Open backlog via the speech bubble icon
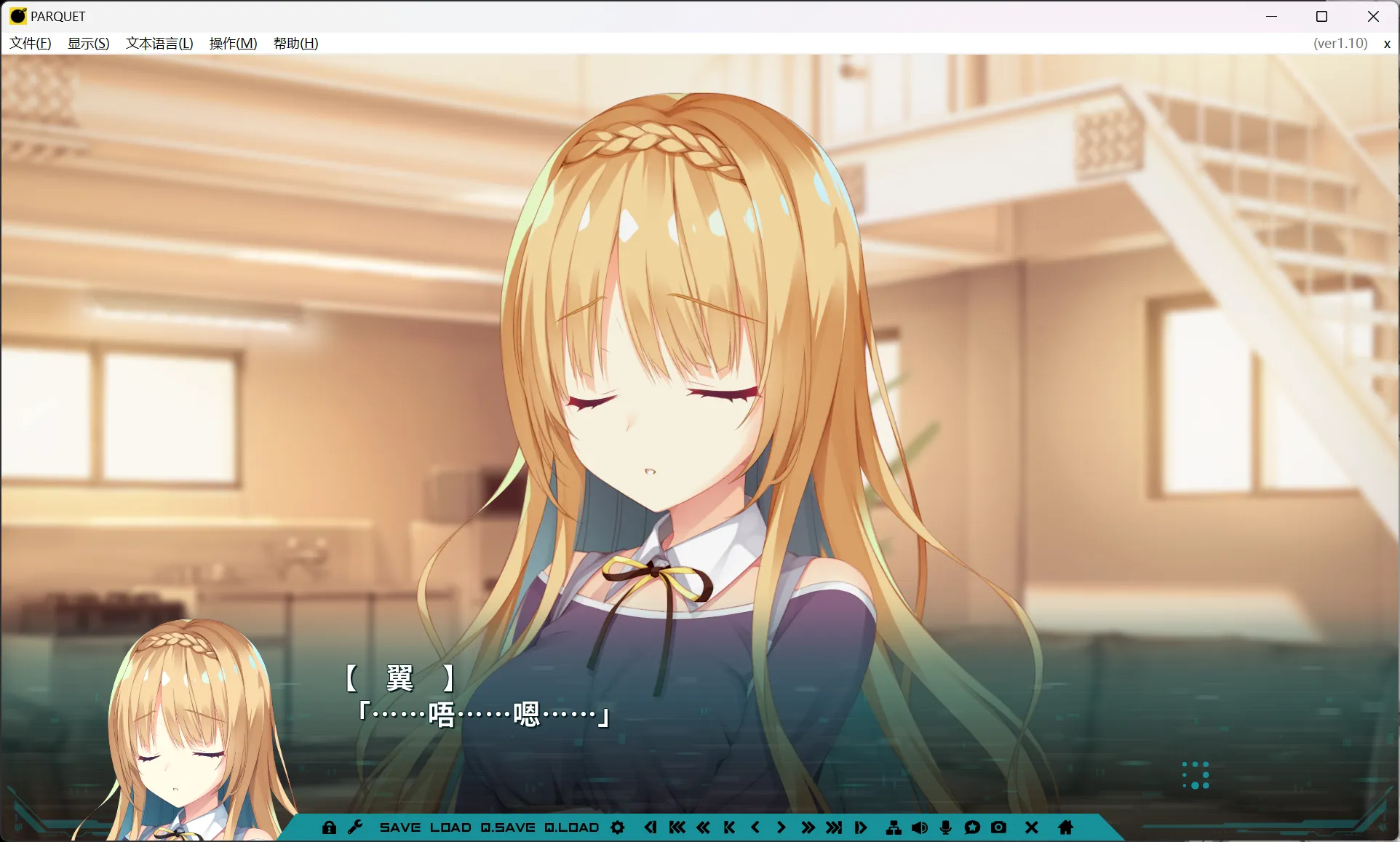Image resolution: width=1400 pixels, height=842 pixels. coord(972,827)
